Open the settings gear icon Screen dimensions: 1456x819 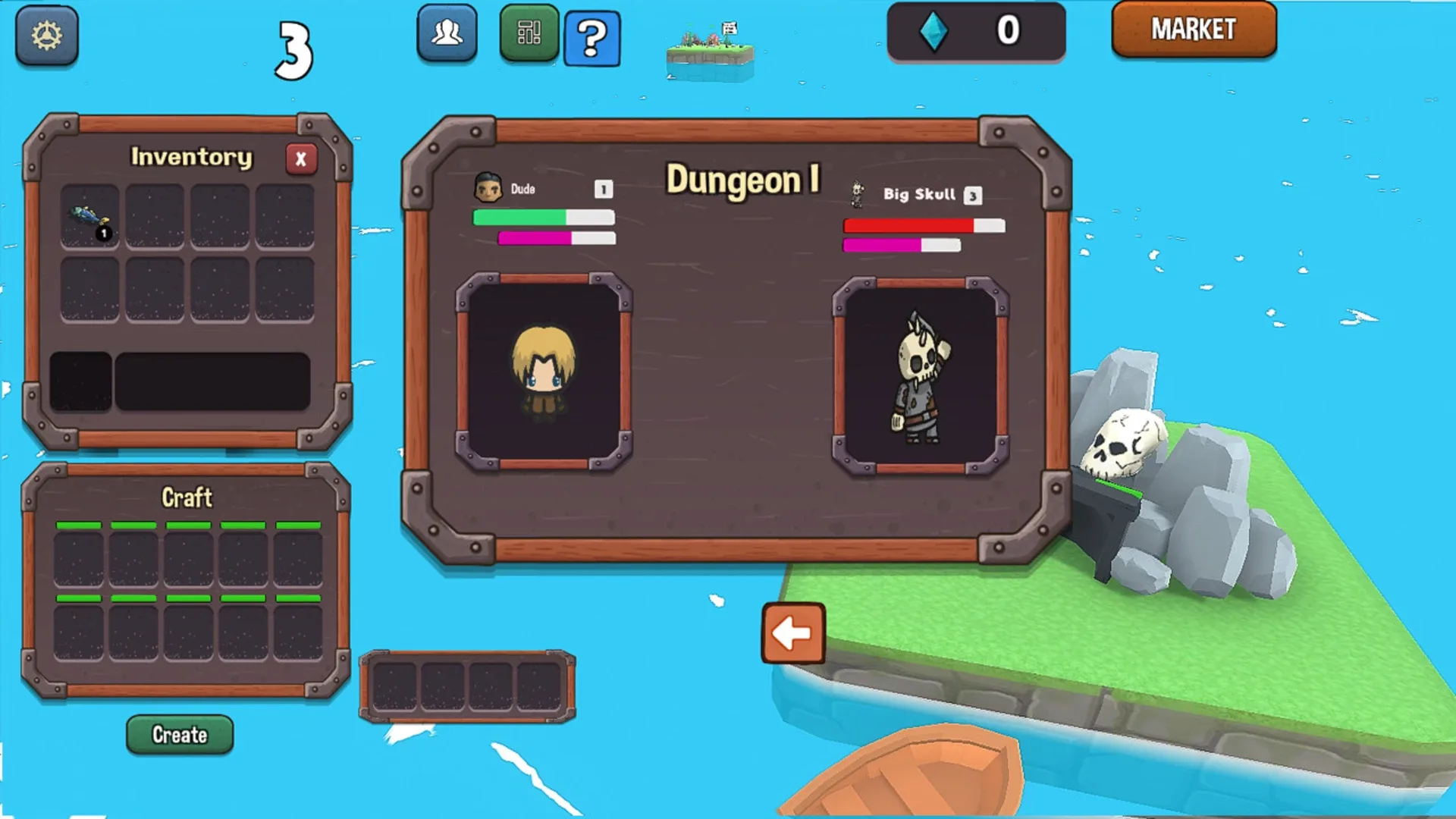(45, 36)
